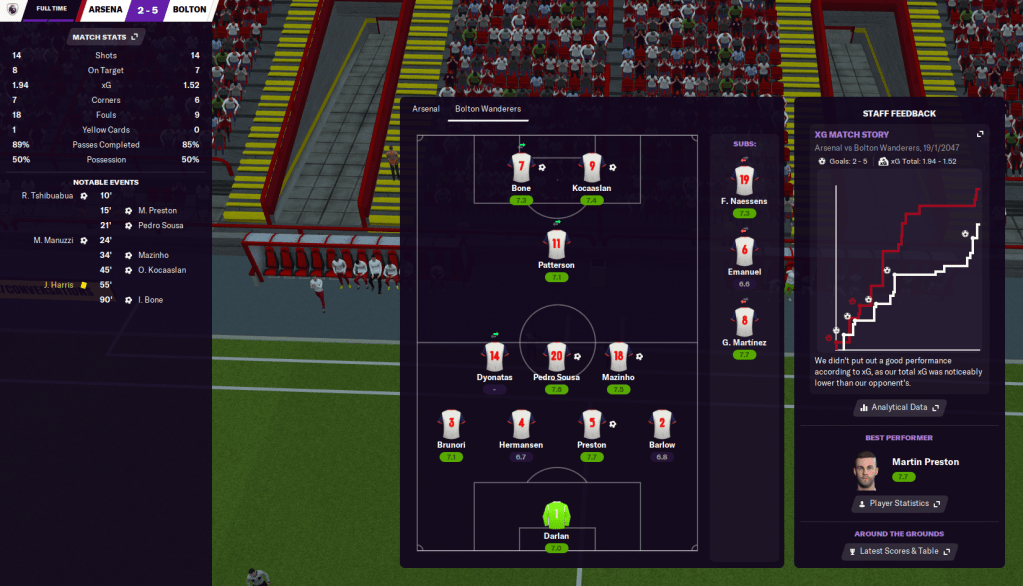The height and width of the screenshot is (586, 1023).
Task: Click striker Kocaaslan's shirt
Action: click(x=592, y=168)
